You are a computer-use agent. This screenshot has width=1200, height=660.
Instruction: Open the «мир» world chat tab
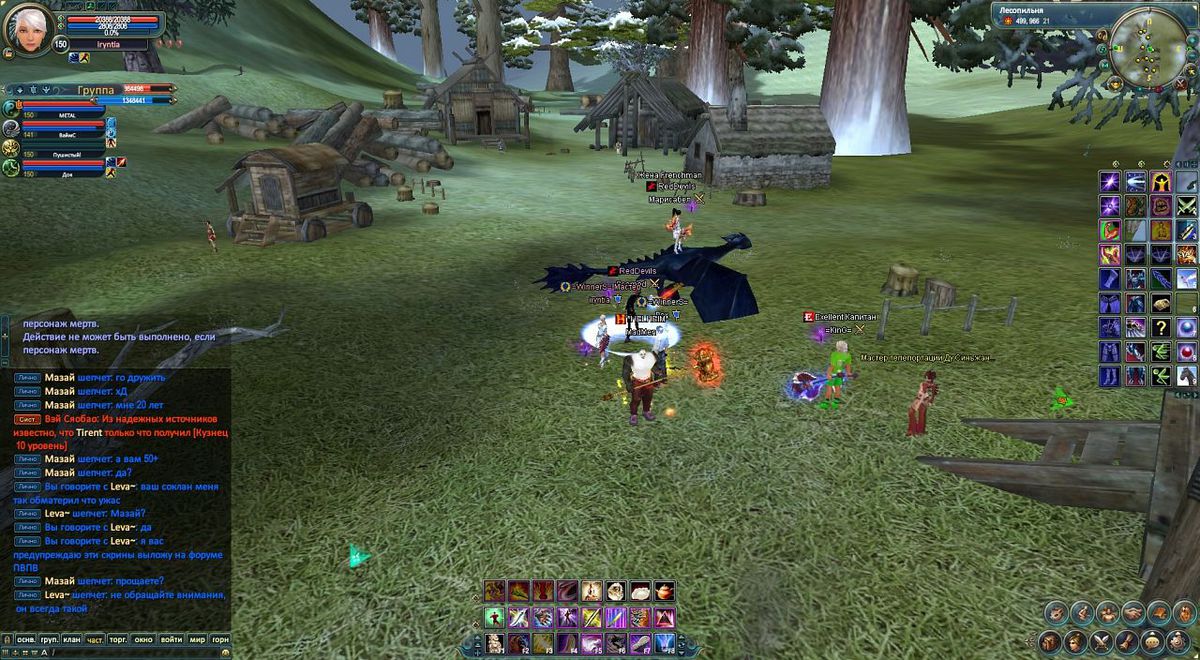coord(197,639)
